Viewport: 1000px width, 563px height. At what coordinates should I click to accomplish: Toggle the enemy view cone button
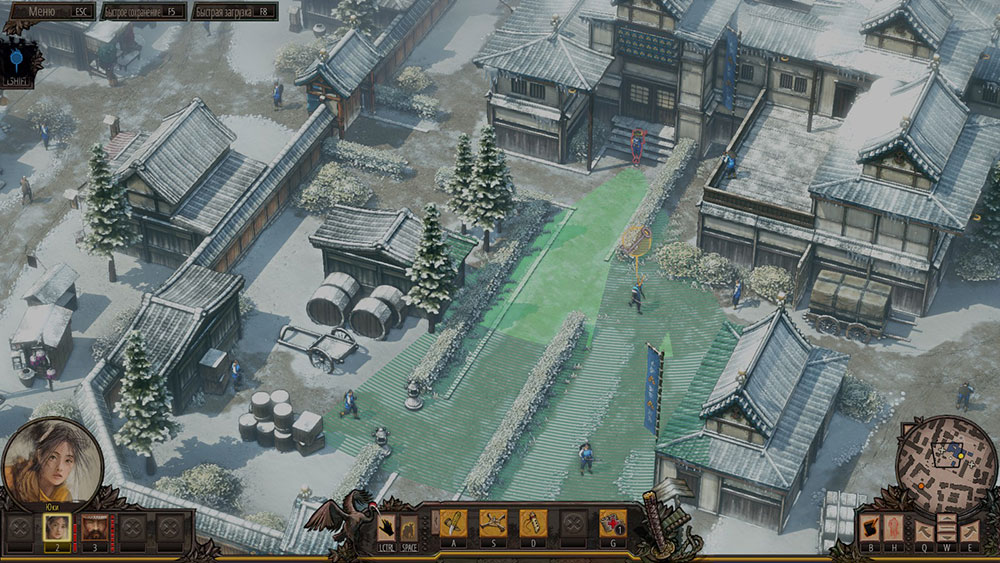coord(871,528)
